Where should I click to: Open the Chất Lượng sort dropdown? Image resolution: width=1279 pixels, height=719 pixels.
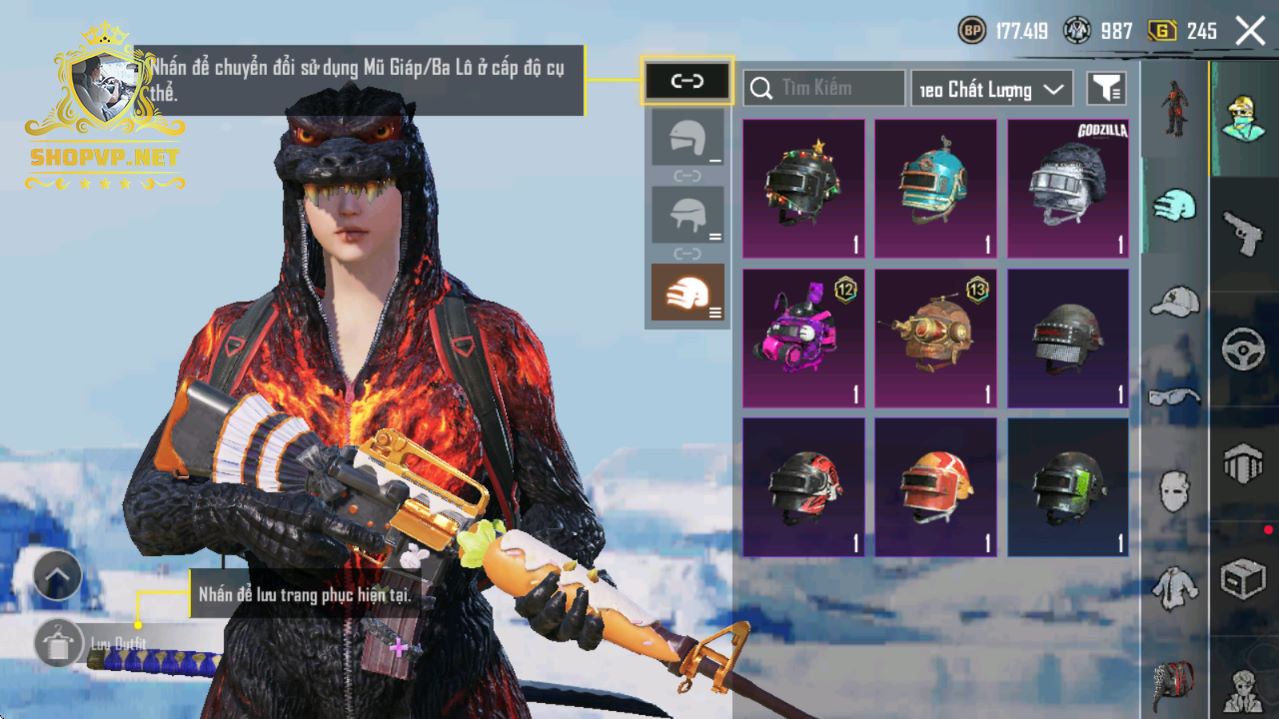991,89
